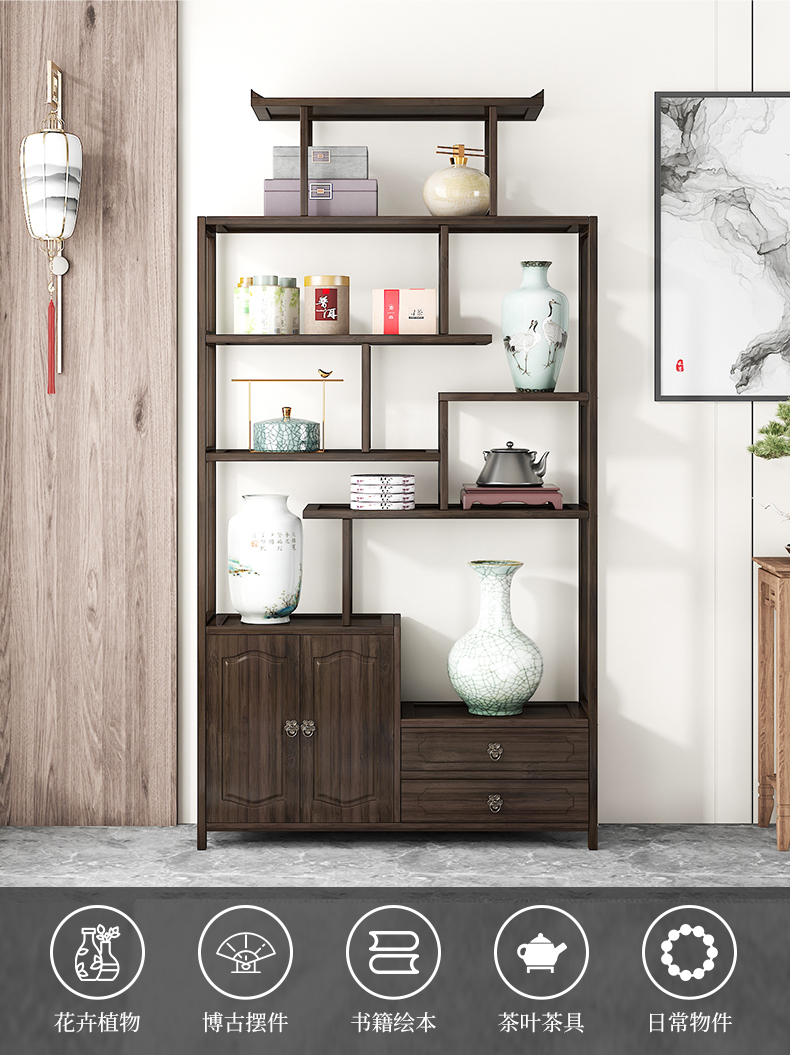The width and height of the screenshot is (790, 1055).
Task: Select the 日常物件 bead bracelet icon
Action: point(689,952)
